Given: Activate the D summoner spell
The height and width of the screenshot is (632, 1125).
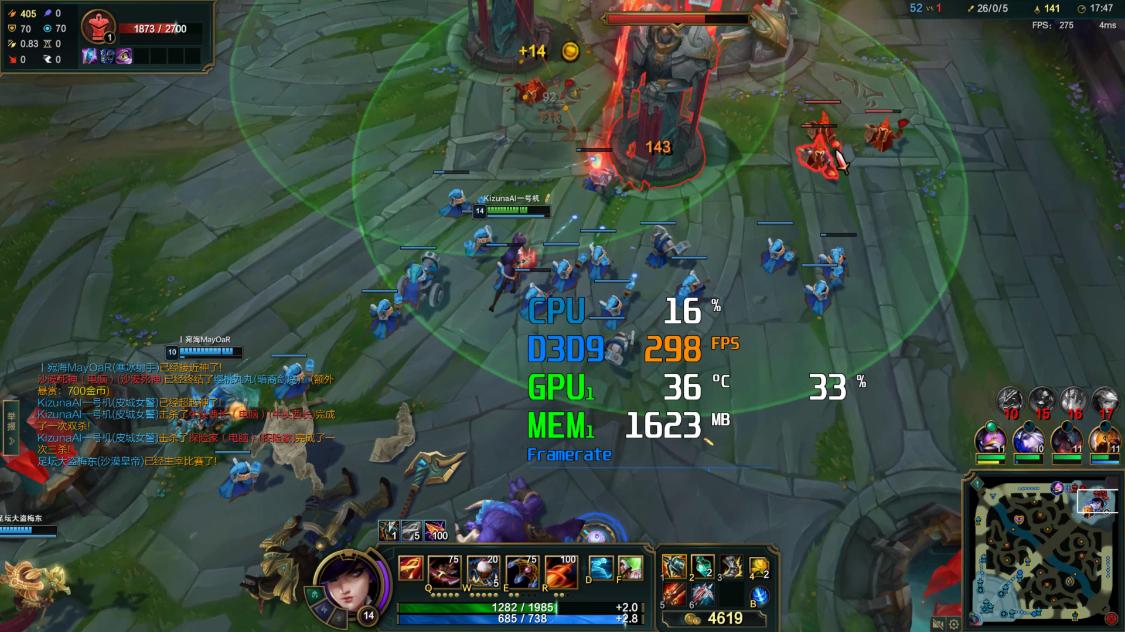Looking at the screenshot, I should point(600,568).
